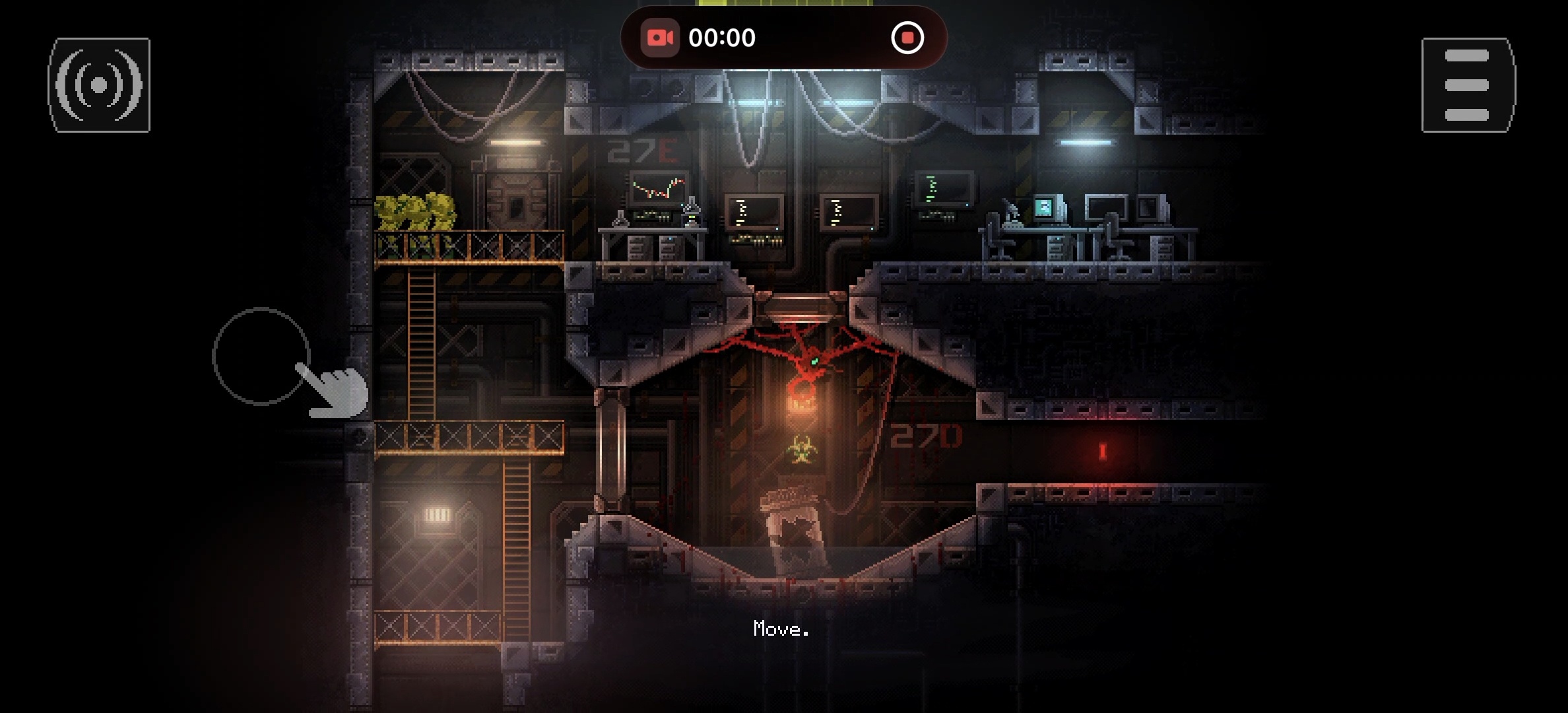Tap the red camera recording icon
Screen dimensions: 1568x713
(x=659, y=38)
